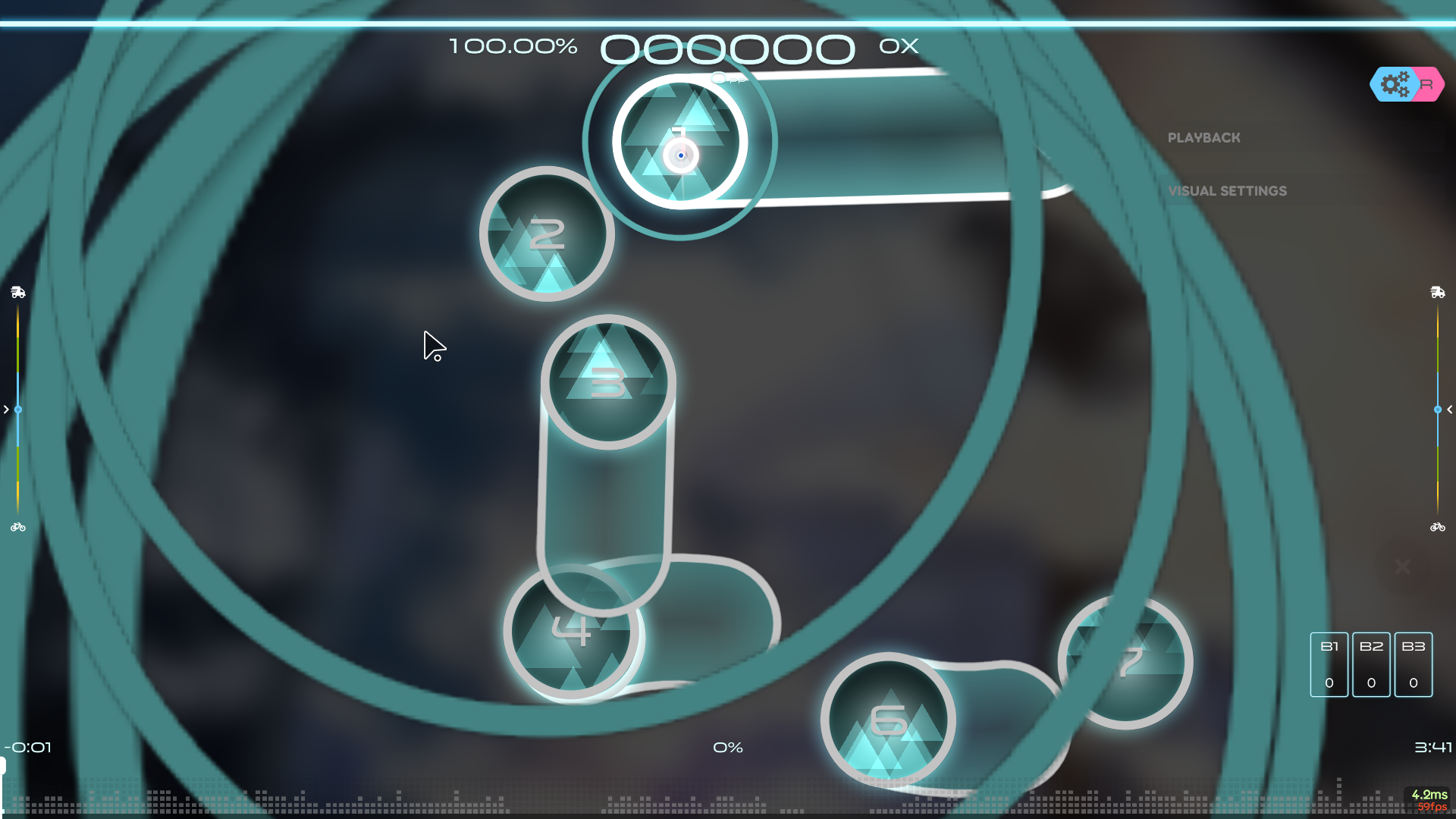Click the blue handle on the left speed slider
The width and height of the screenshot is (1456, 819).
point(18,409)
